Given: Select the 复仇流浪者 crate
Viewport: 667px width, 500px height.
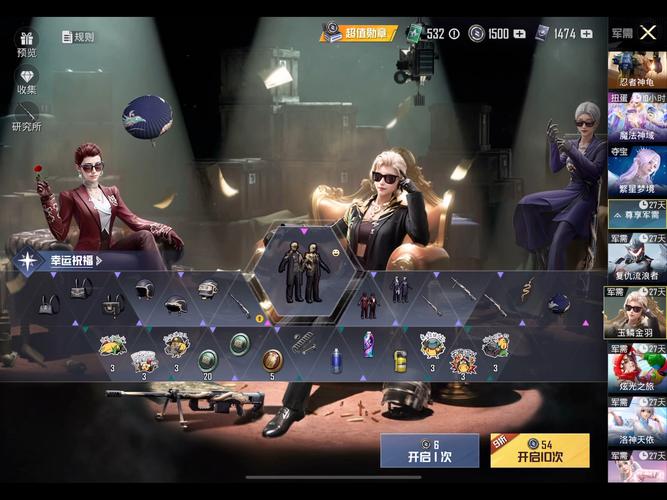Looking at the screenshot, I should pos(636,260).
